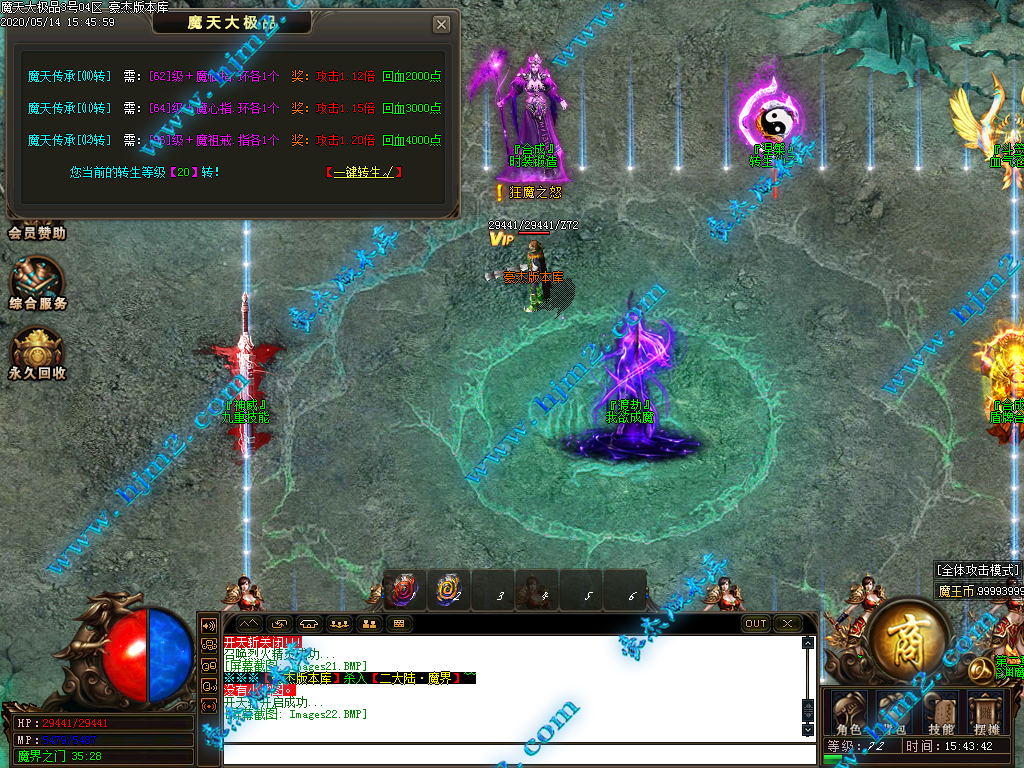1024x768 pixels.
Task: Click the OUT button on chat bar
Action: [x=756, y=624]
